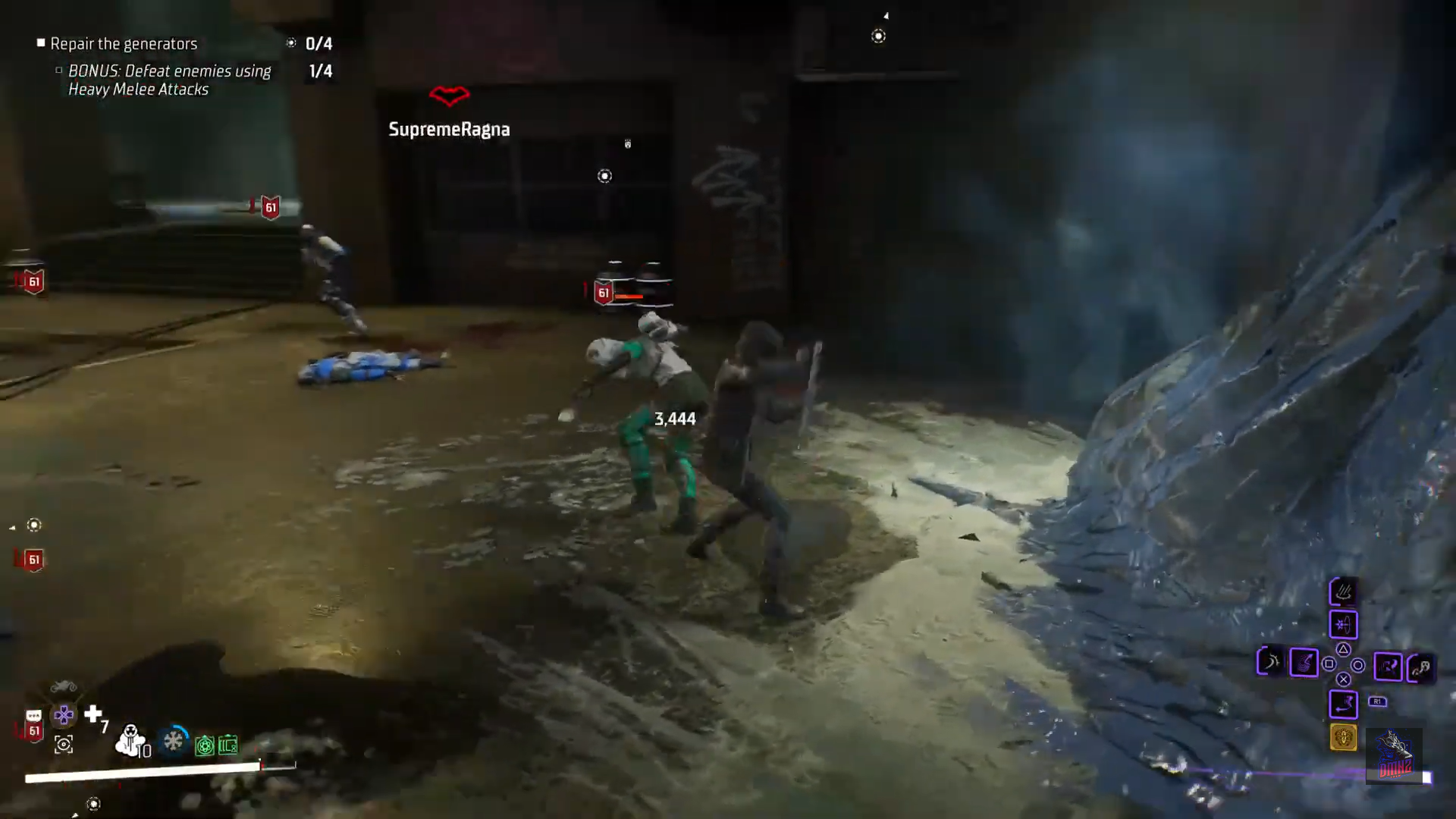Toggle the Circle button on the ability wheel

[x=1359, y=666]
